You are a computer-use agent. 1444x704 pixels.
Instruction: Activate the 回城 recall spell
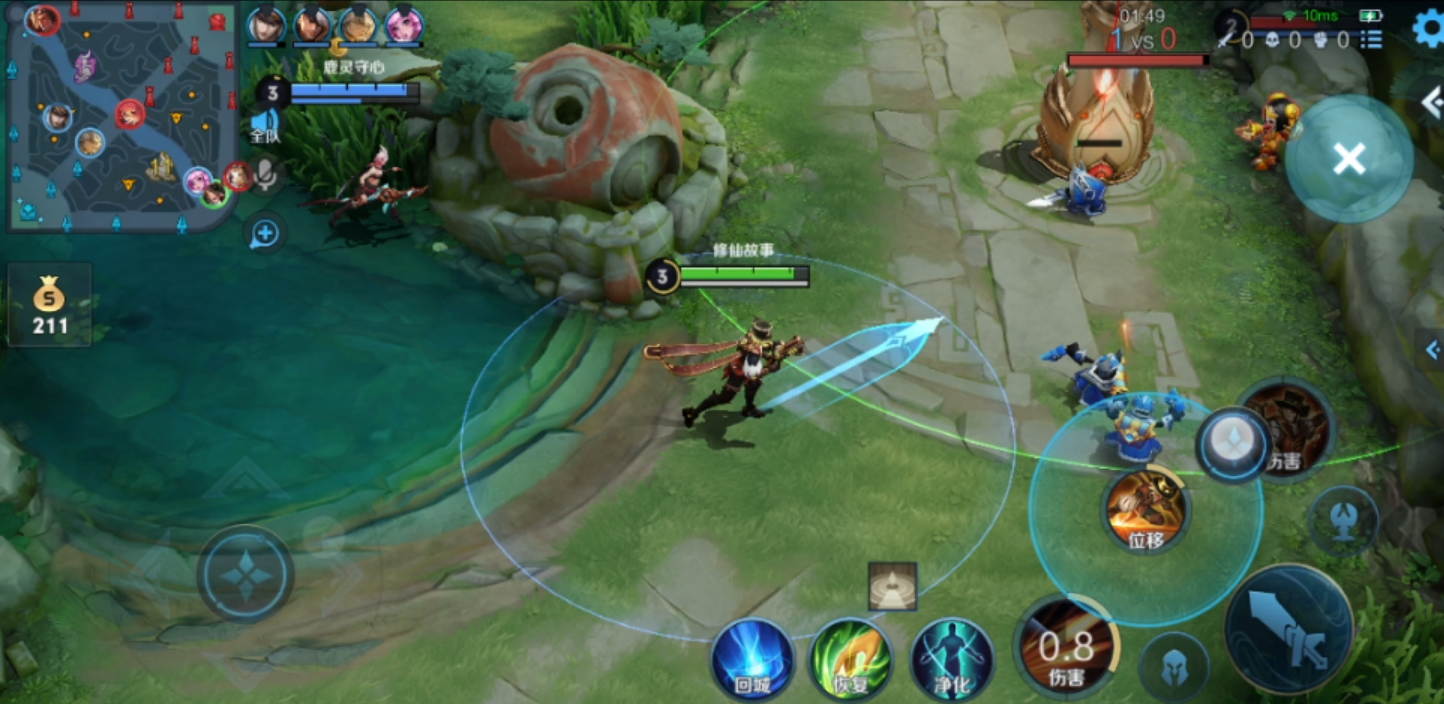[x=753, y=659]
